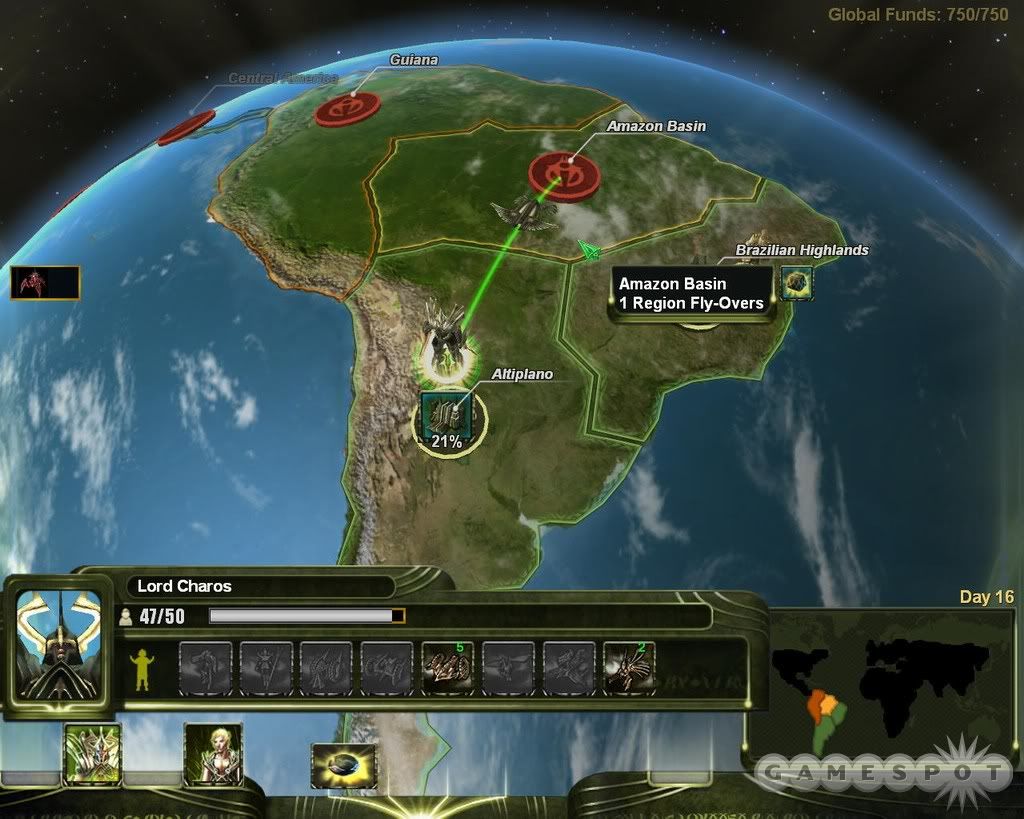Select the blonde female hero portrait
The width and height of the screenshot is (1024, 819).
point(213,753)
